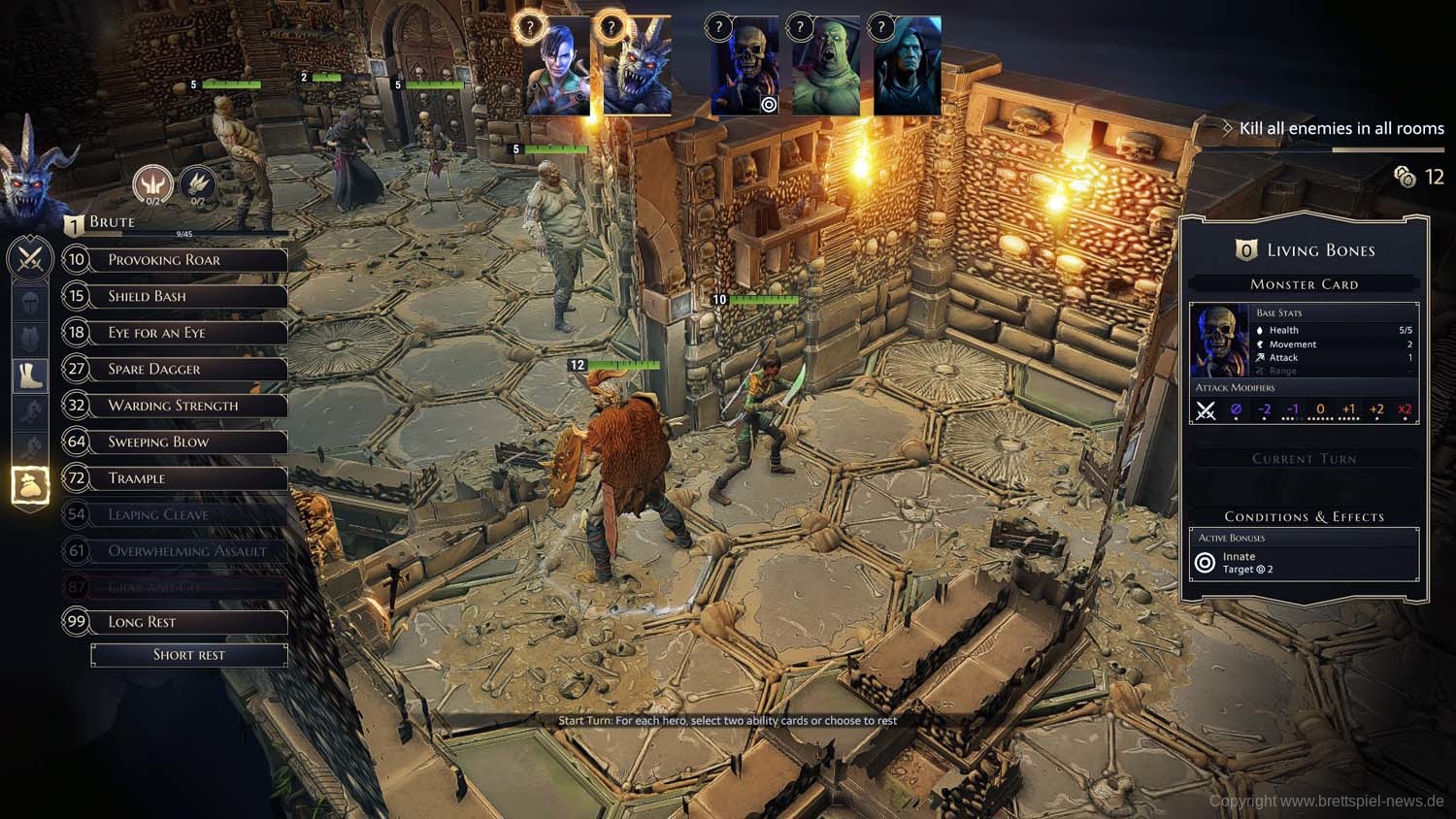1456x819 pixels.
Task: Open the glowing loot bag item slot
Action: point(30,483)
